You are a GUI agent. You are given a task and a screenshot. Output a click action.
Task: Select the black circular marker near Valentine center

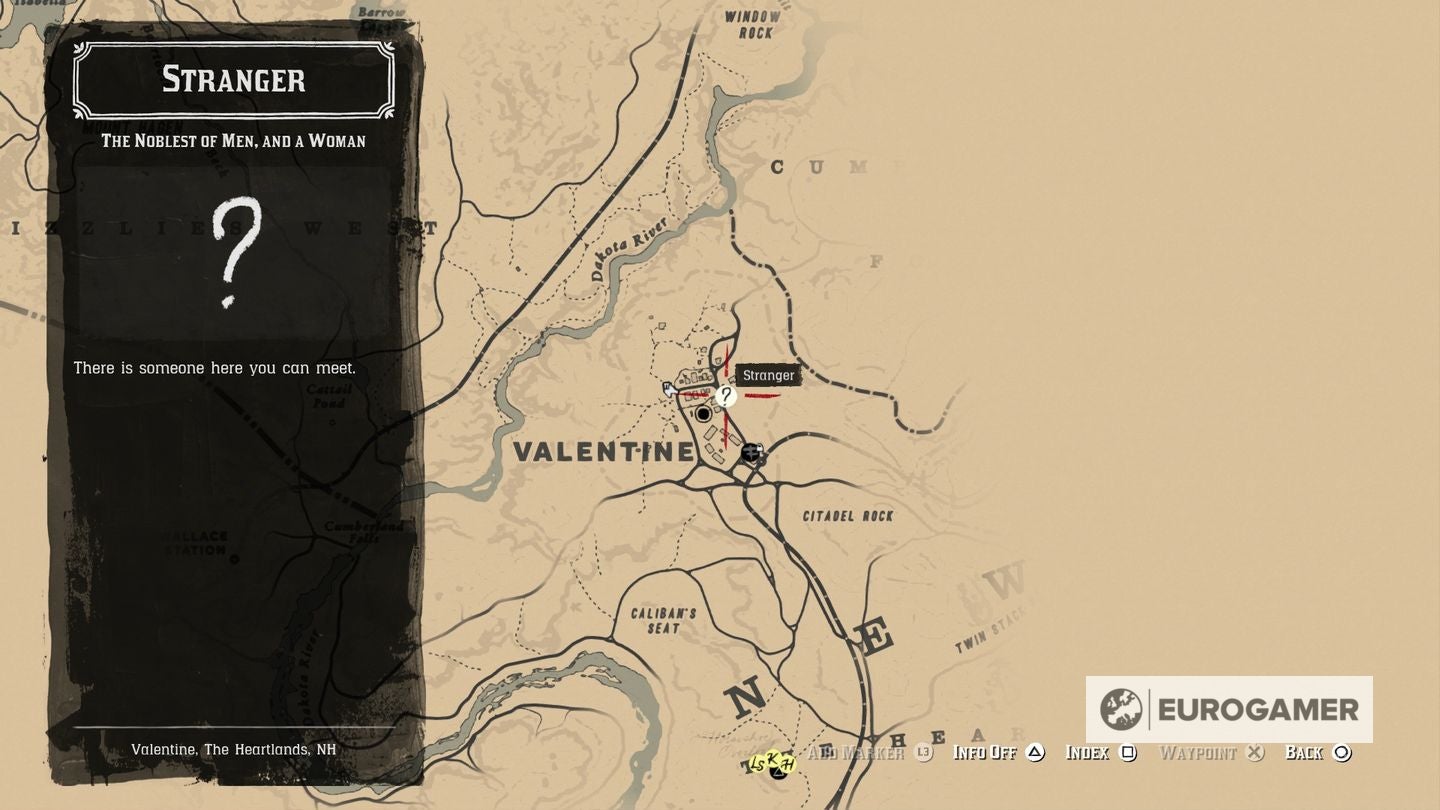703,413
